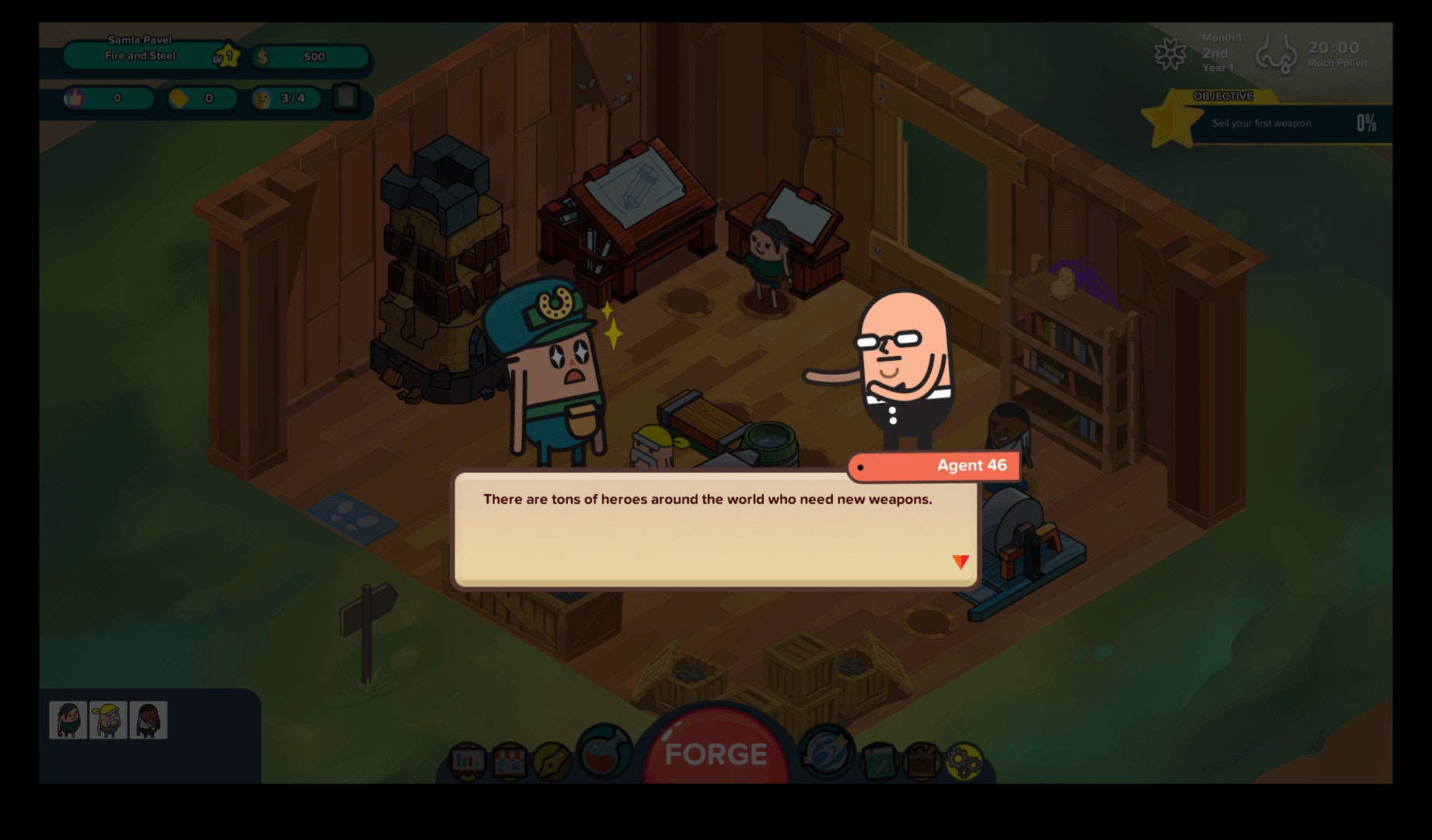Select the green-hooded worker portrait

tap(68, 720)
